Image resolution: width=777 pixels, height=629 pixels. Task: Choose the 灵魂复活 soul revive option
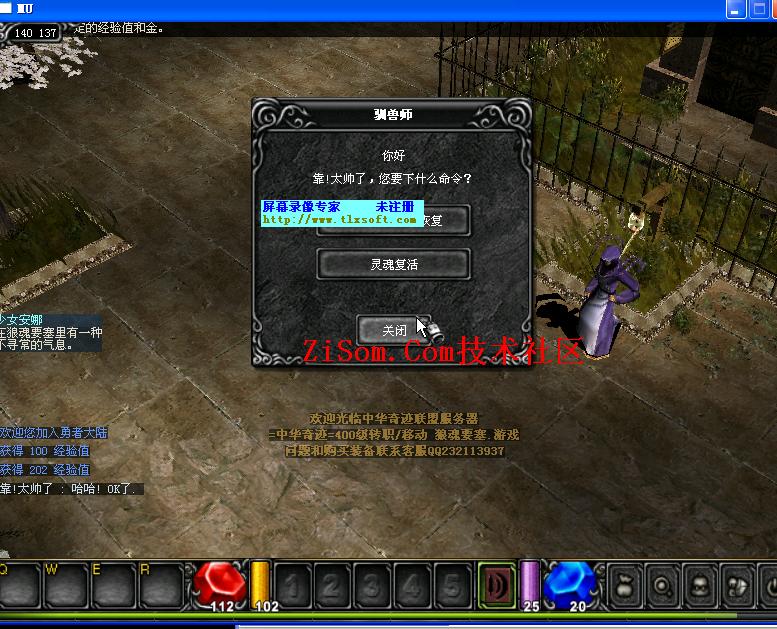pyautogui.click(x=393, y=264)
